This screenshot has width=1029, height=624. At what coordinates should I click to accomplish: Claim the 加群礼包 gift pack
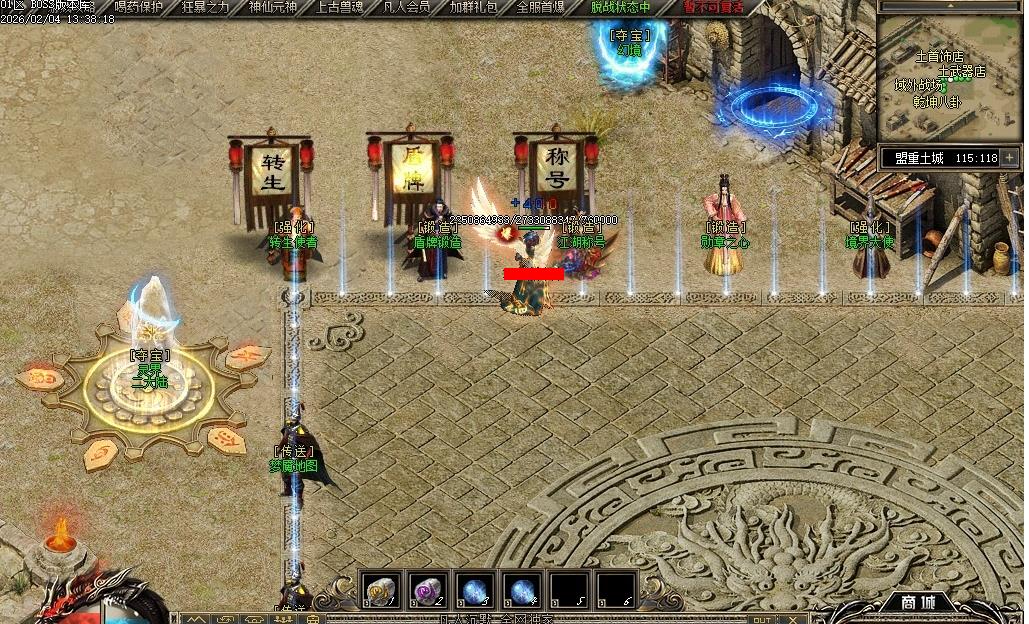[x=474, y=7]
